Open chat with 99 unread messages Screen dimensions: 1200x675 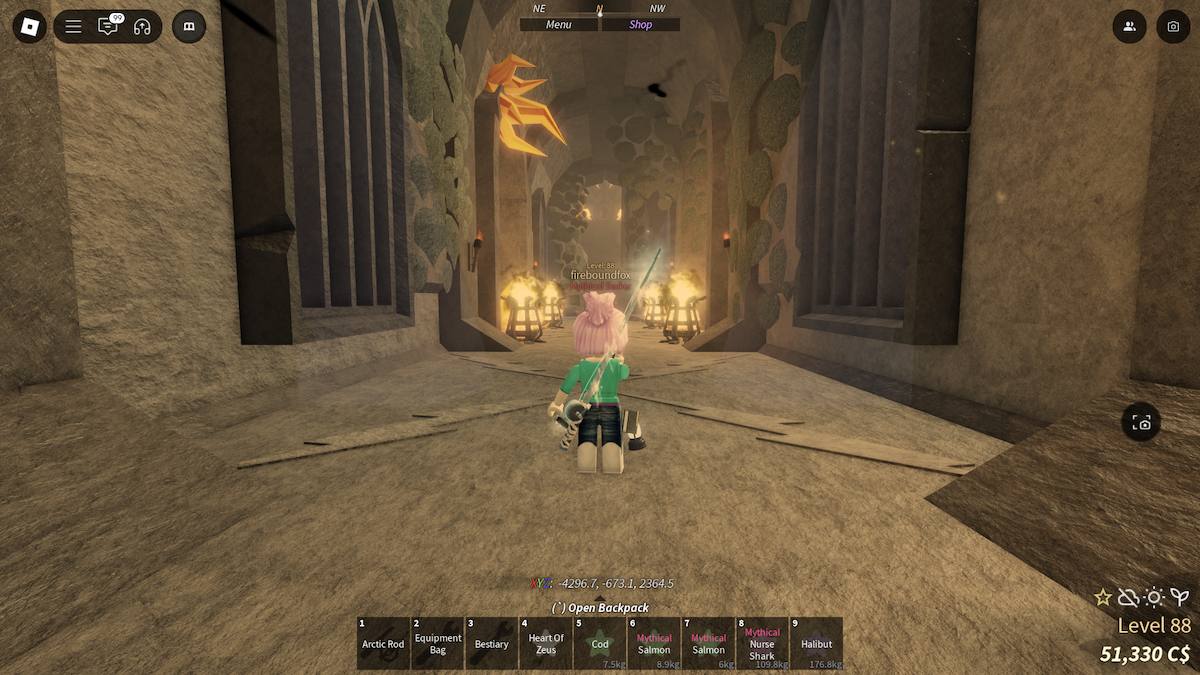[x=108, y=27]
